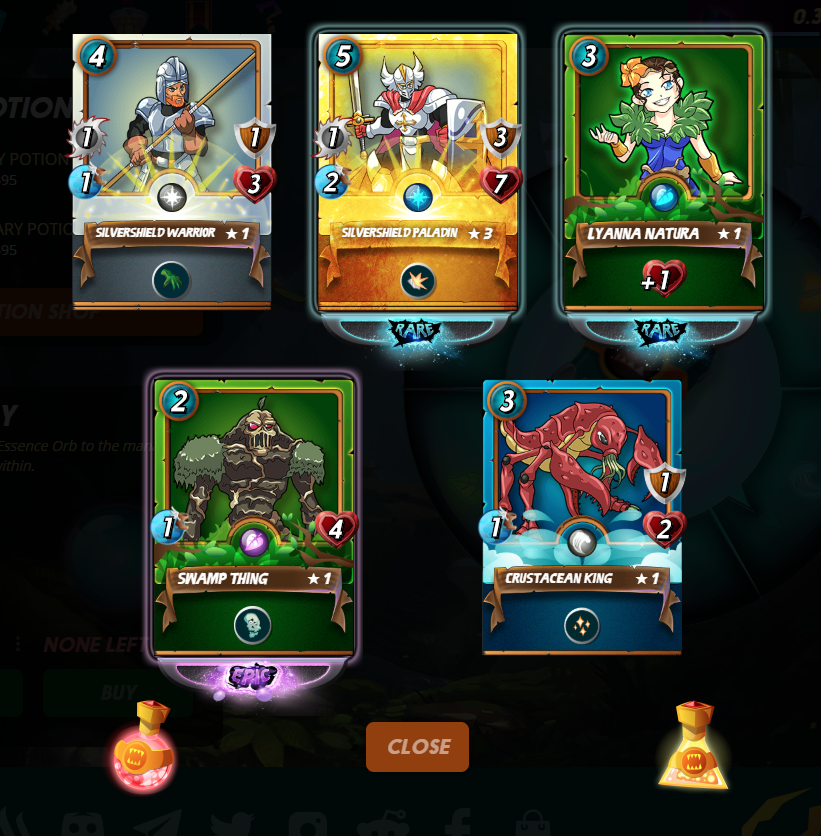Viewport: 821px width, 836px height.
Task: Click the red legendary potion icon
Action: (144, 747)
